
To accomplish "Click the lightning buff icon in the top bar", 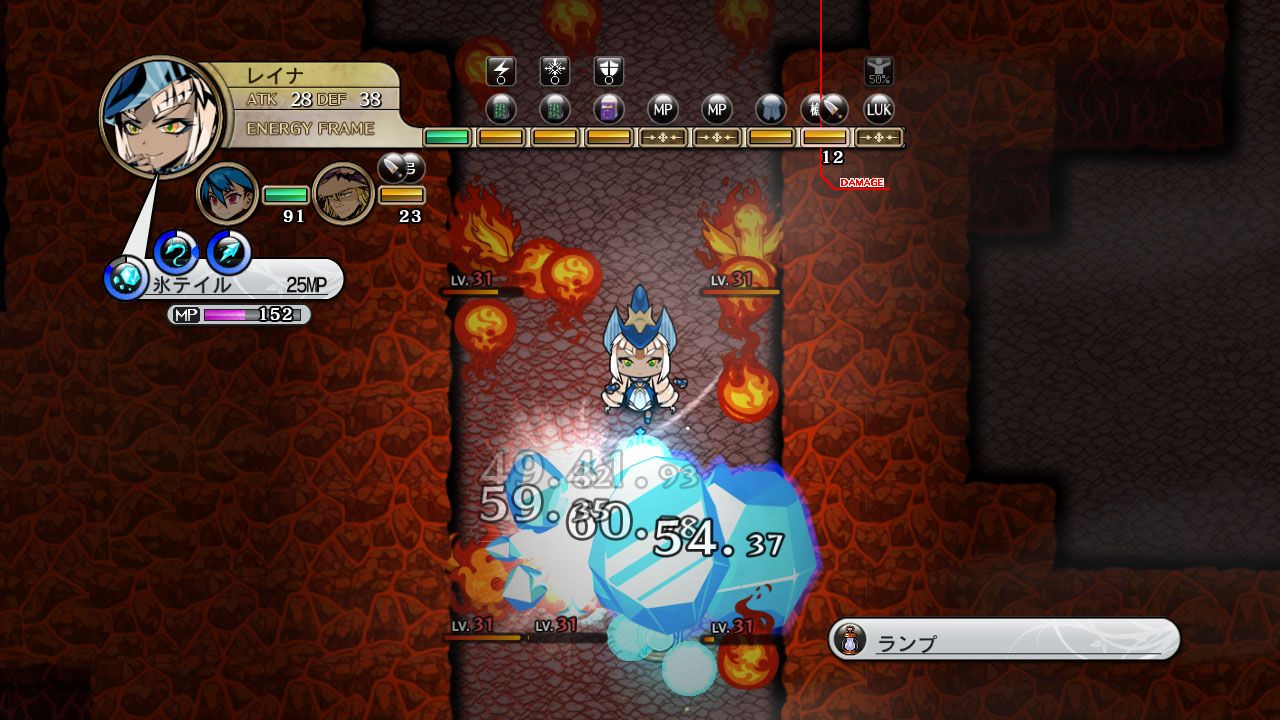I will click(502, 70).
